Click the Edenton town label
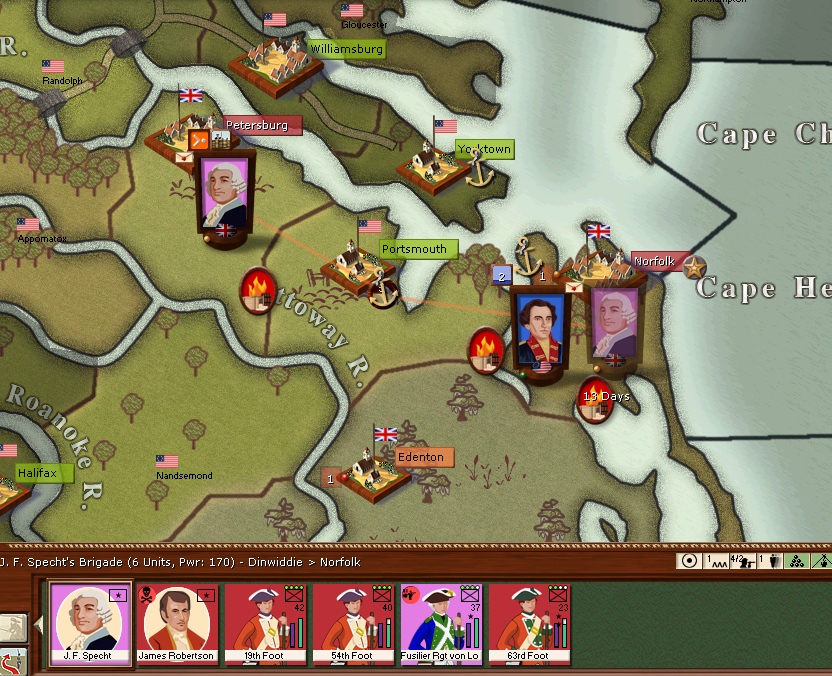This screenshot has width=832, height=676. pos(421,457)
